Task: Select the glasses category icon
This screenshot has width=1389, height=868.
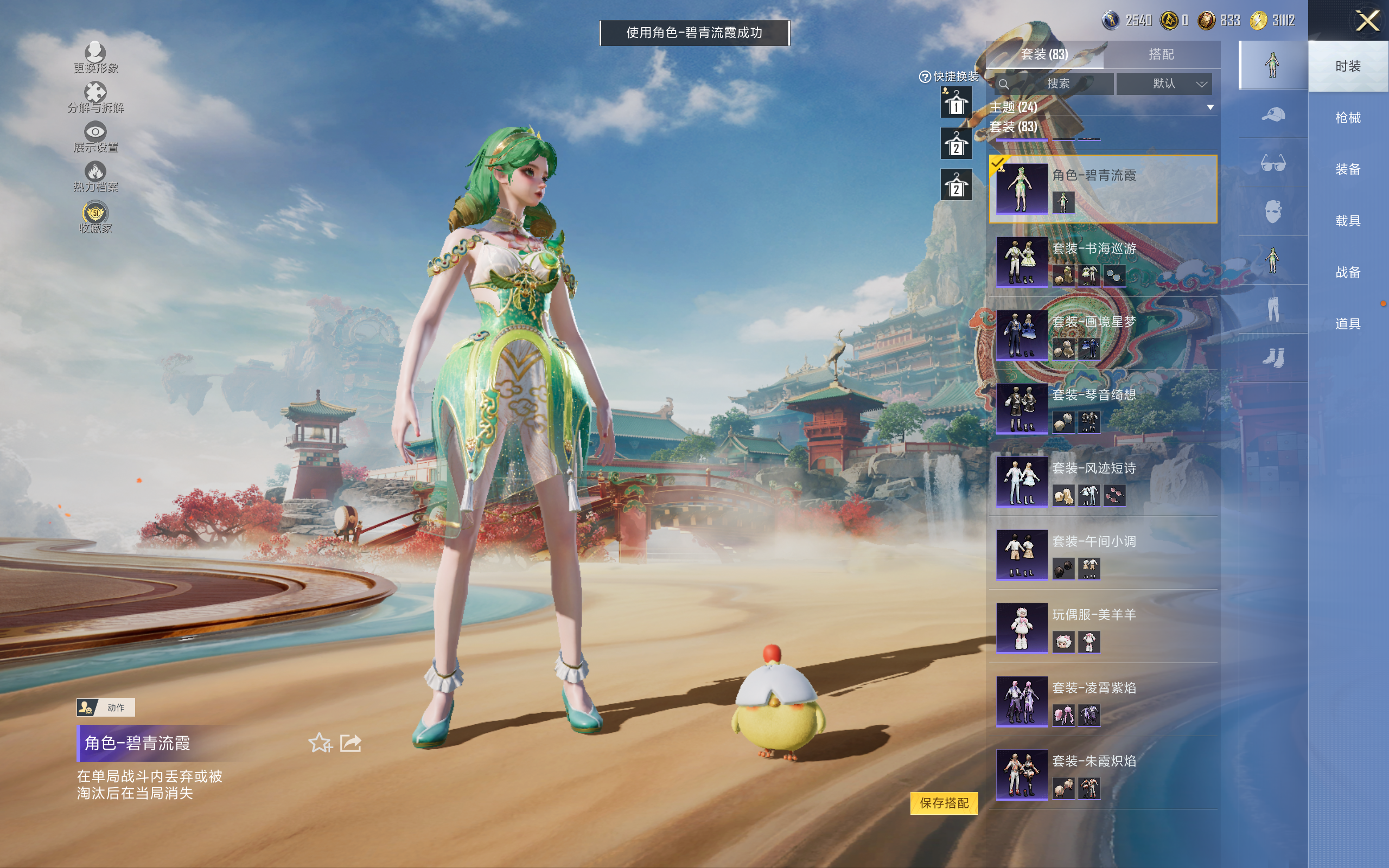Action: (x=1272, y=164)
